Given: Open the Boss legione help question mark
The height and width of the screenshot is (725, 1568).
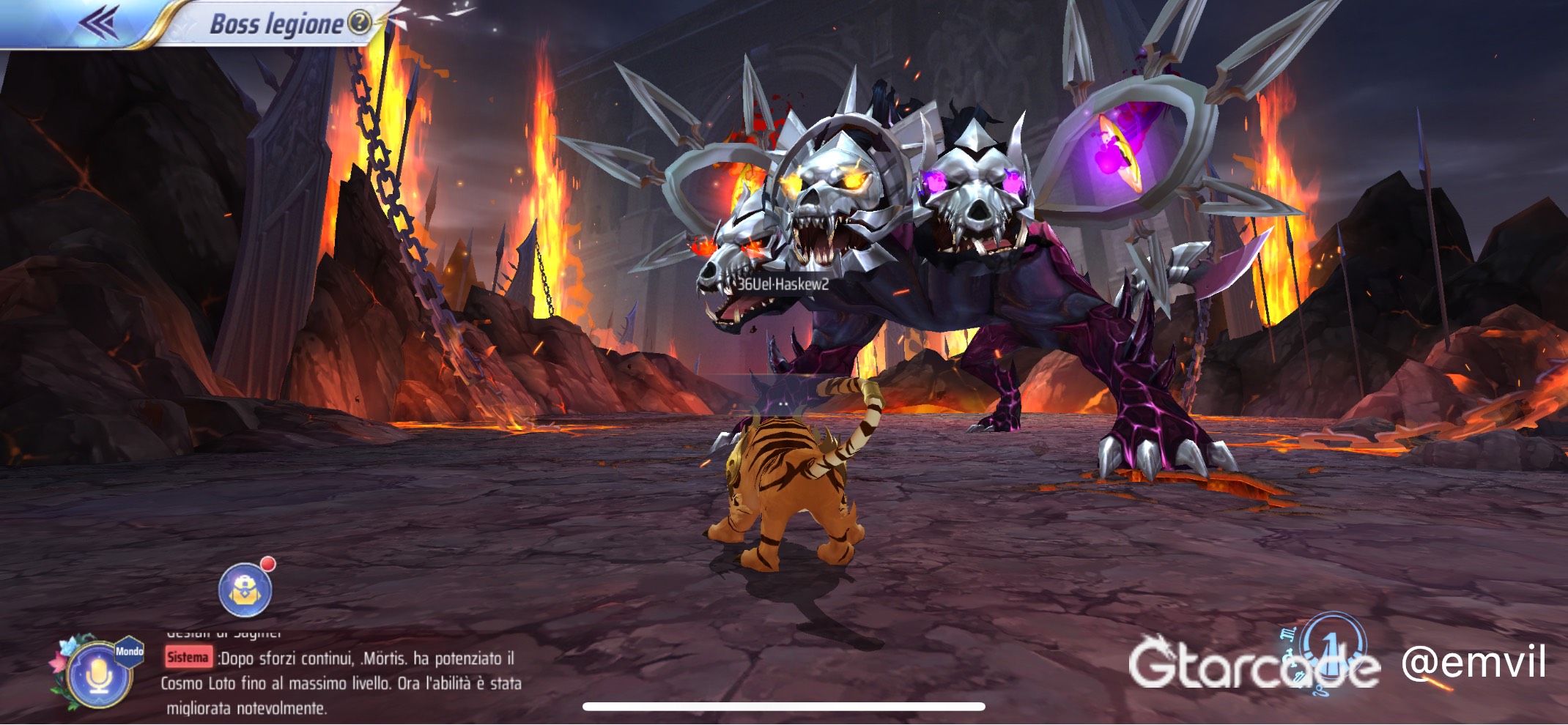Looking at the screenshot, I should click(x=359, y=23).
